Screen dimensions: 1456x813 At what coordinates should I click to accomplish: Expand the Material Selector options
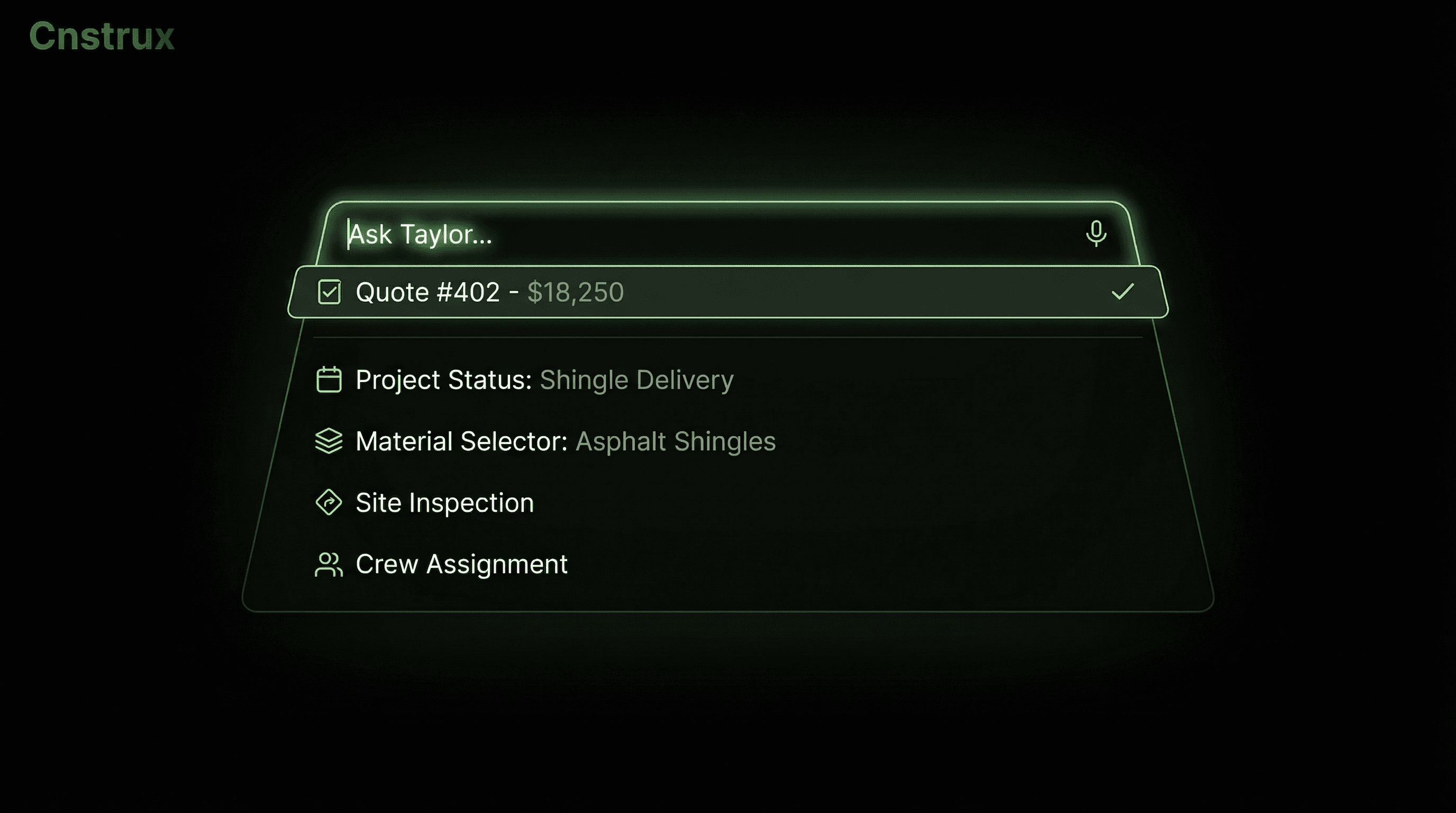[x=565, y=441]
